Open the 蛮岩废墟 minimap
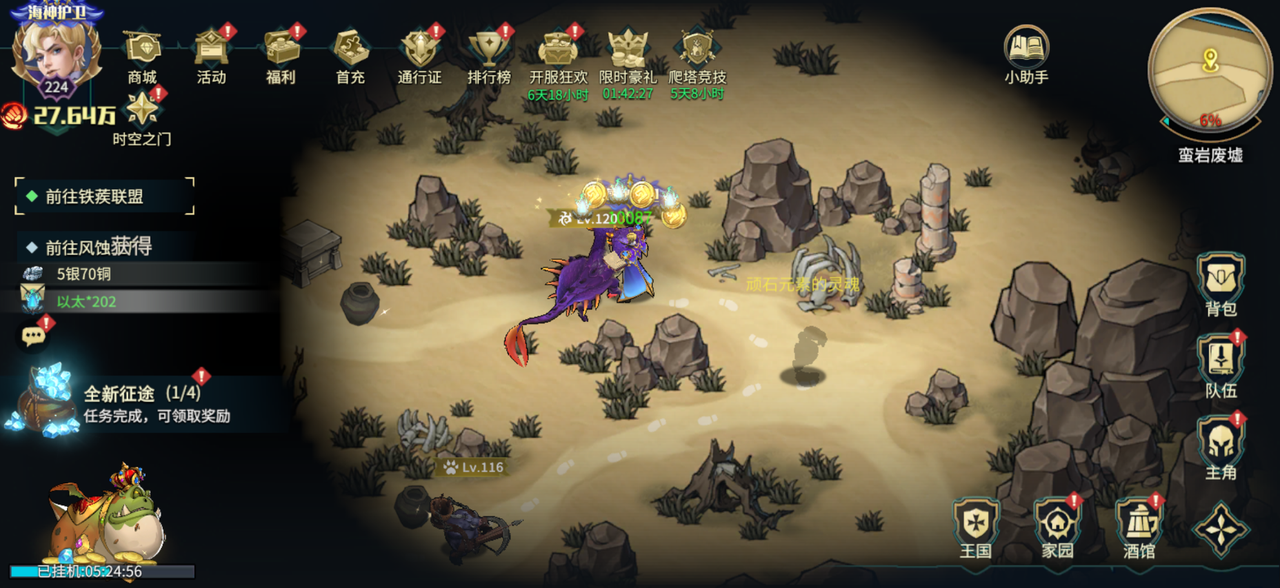This screenshot has height=588, width=1280. pos(1209,70)
